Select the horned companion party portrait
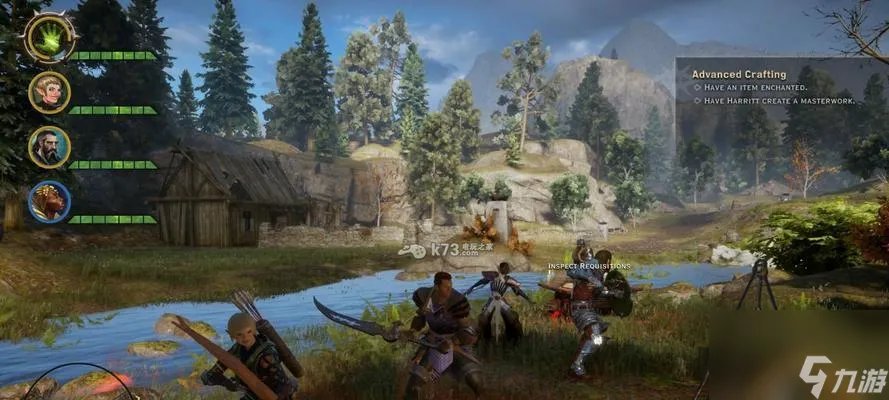The image size is (889, 400). tap(49, 201)
